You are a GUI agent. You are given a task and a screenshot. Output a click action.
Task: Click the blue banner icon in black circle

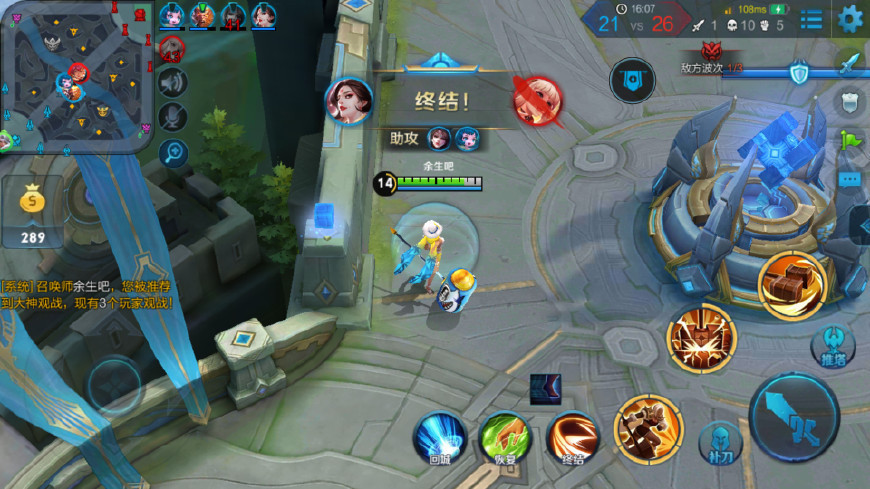(x=632, y=80)
